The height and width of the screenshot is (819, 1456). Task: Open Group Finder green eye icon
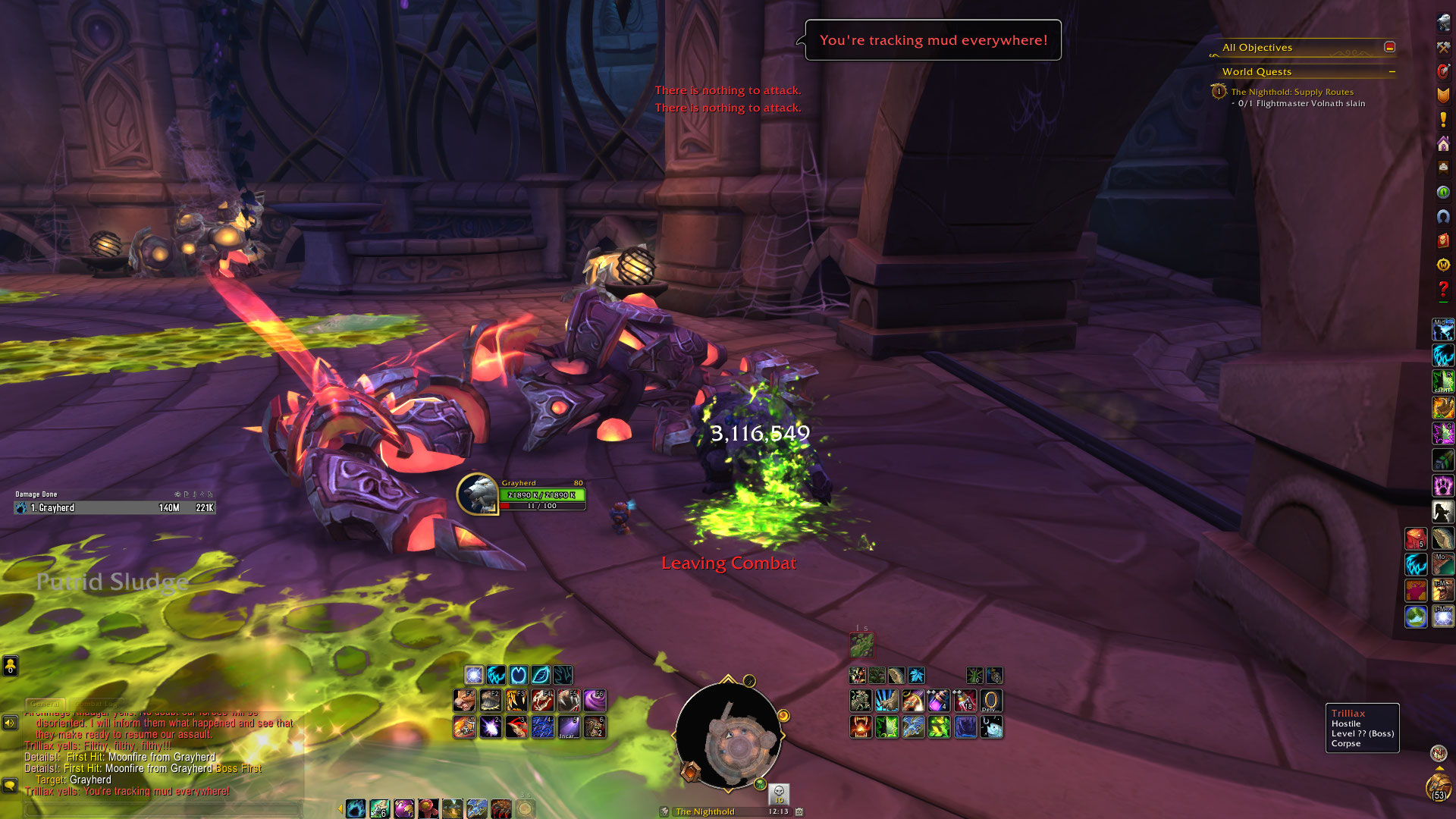click(1443, 193)
